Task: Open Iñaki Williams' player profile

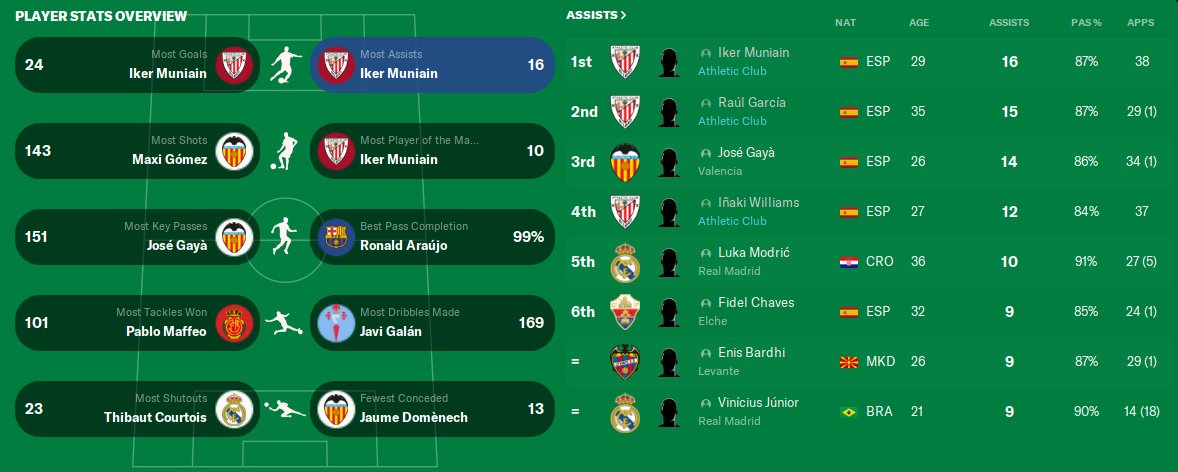Action: coord(758,203)
